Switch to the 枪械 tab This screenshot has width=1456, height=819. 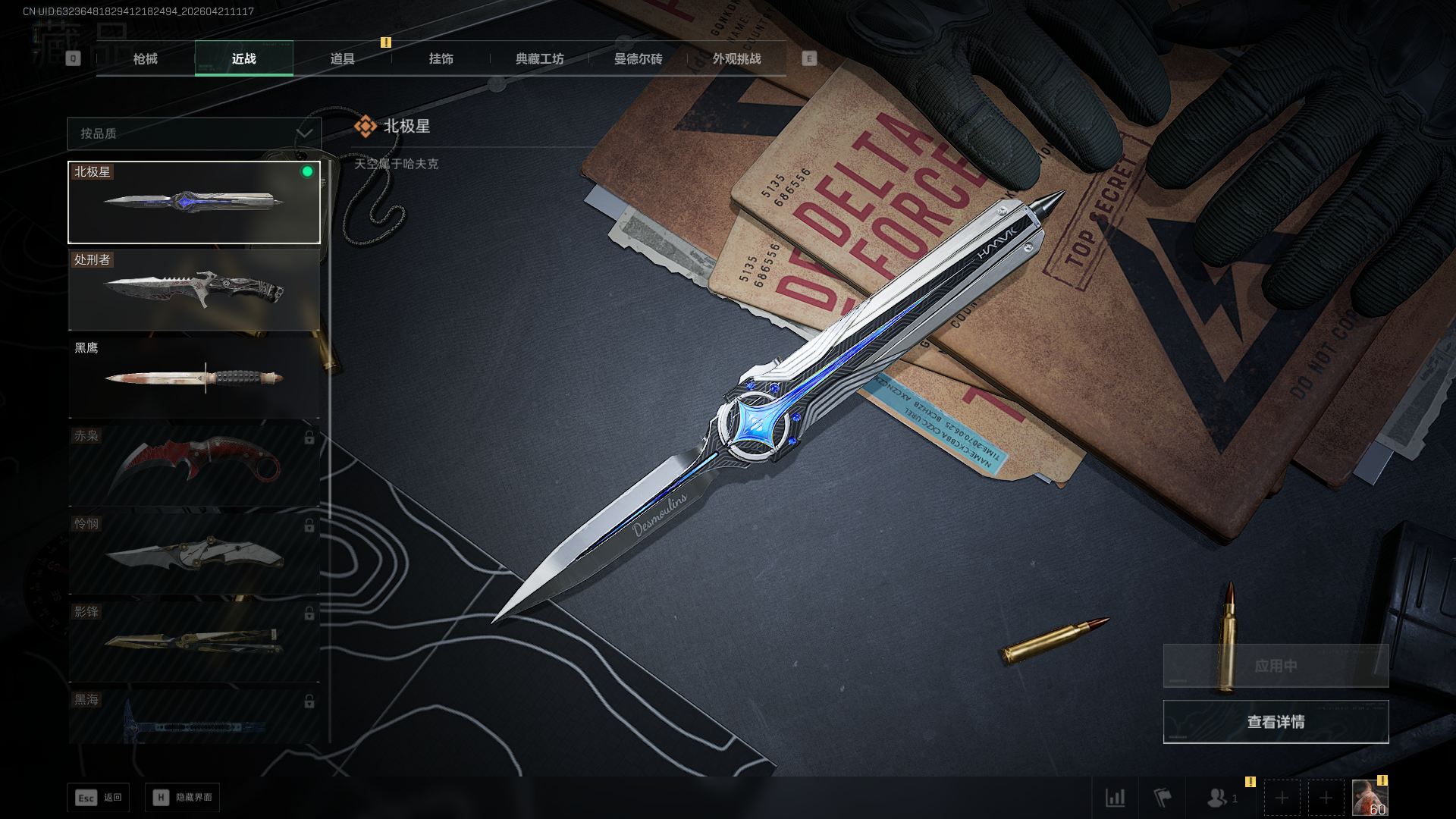point(145,58)
